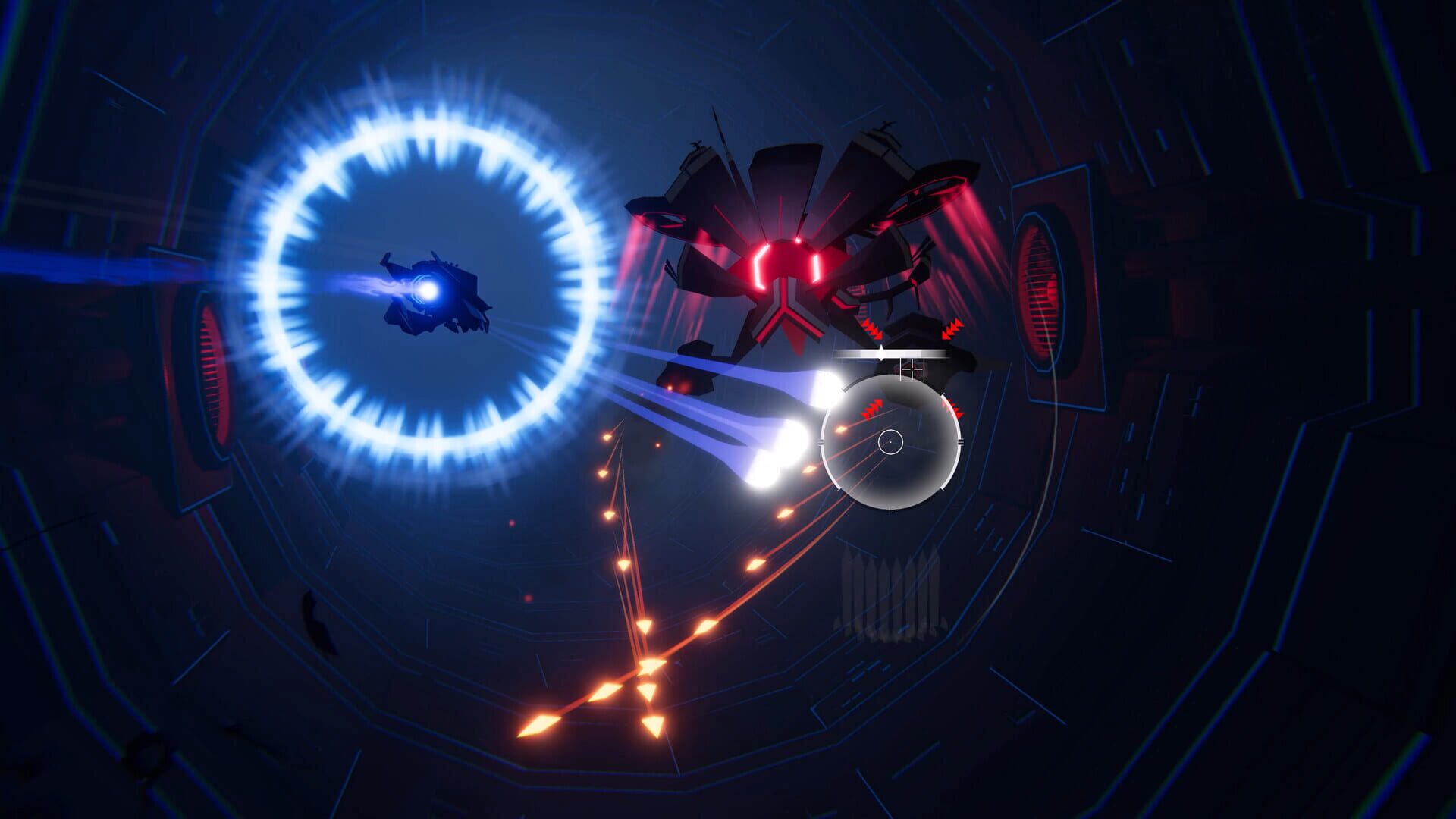Image resolution: width=1456 pixels, height=819 pixels.
Task: Toggle the upper-right red arrow warning marker
Action: 952,331
